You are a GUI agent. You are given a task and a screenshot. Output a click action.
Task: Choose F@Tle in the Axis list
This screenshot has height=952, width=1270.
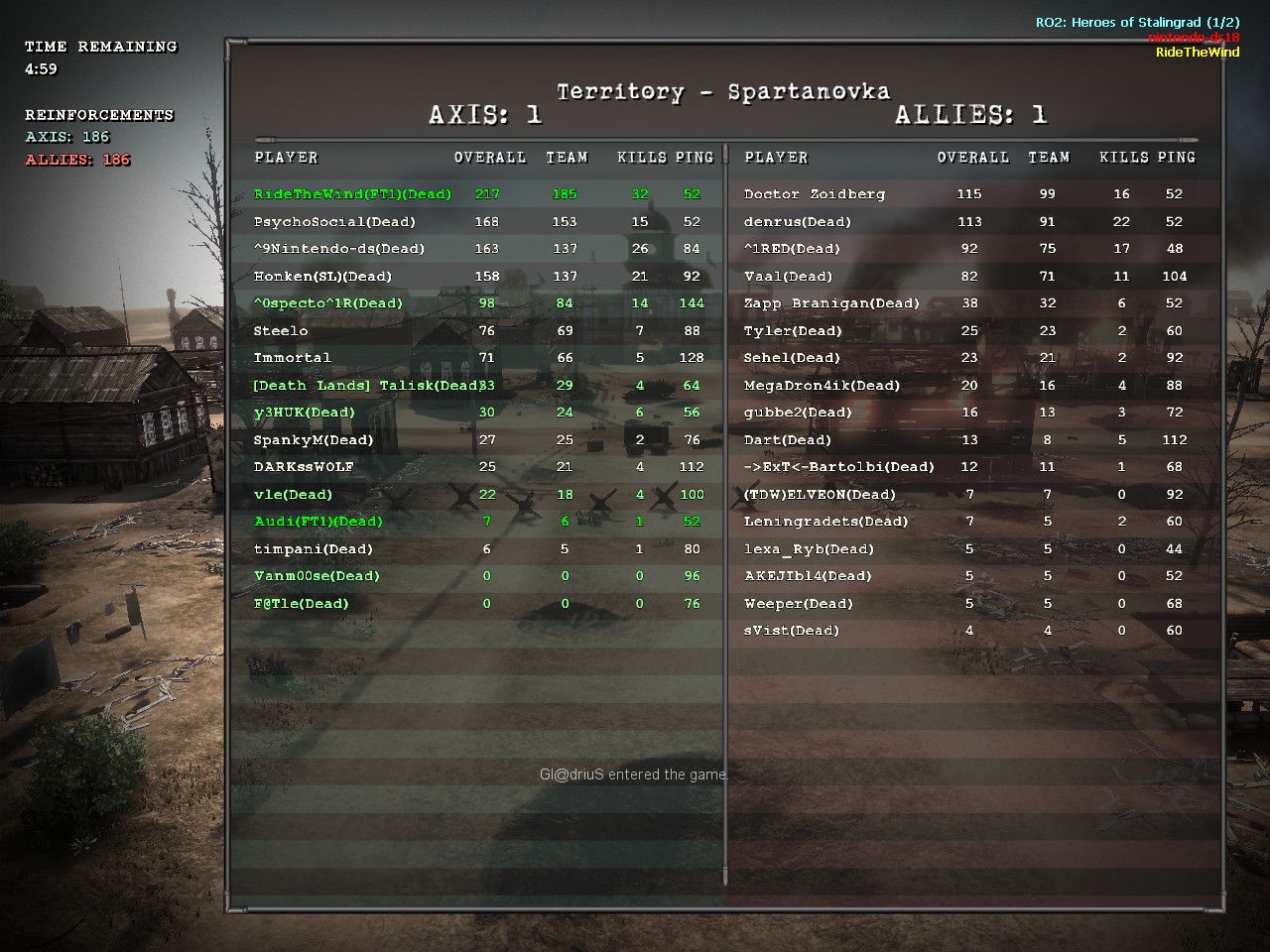click(302, 604)
